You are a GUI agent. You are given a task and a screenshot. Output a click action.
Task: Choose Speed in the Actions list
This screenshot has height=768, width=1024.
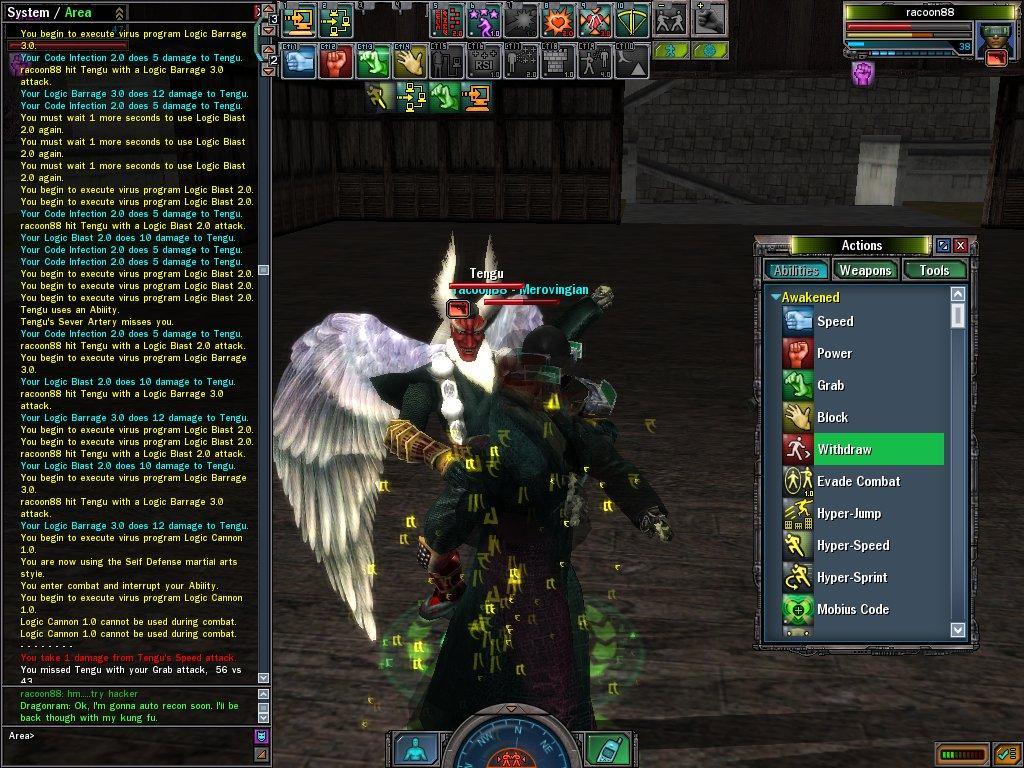point(834,321)
